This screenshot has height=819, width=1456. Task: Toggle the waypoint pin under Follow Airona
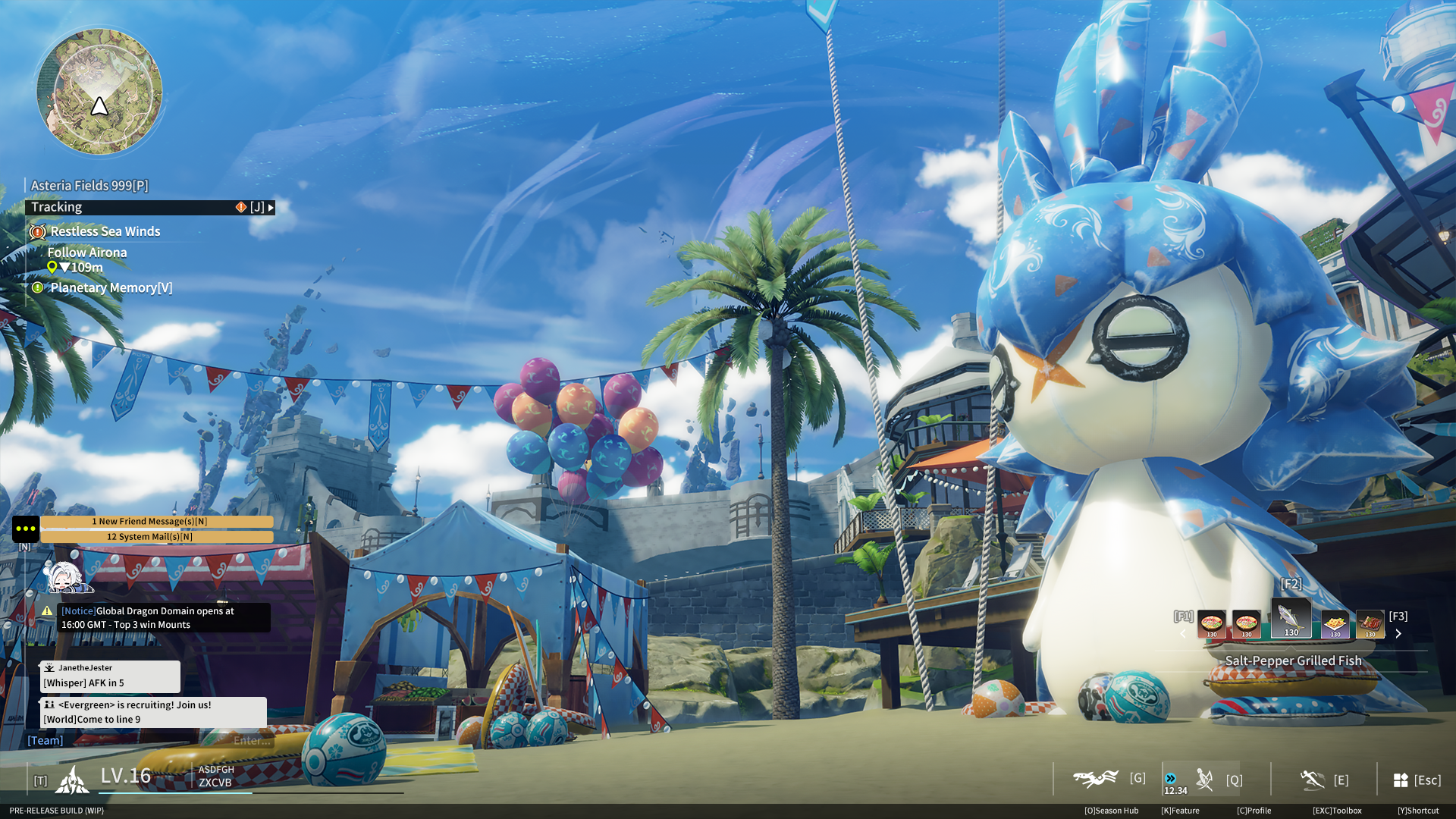pyautogui.click(x=52, y=267)
